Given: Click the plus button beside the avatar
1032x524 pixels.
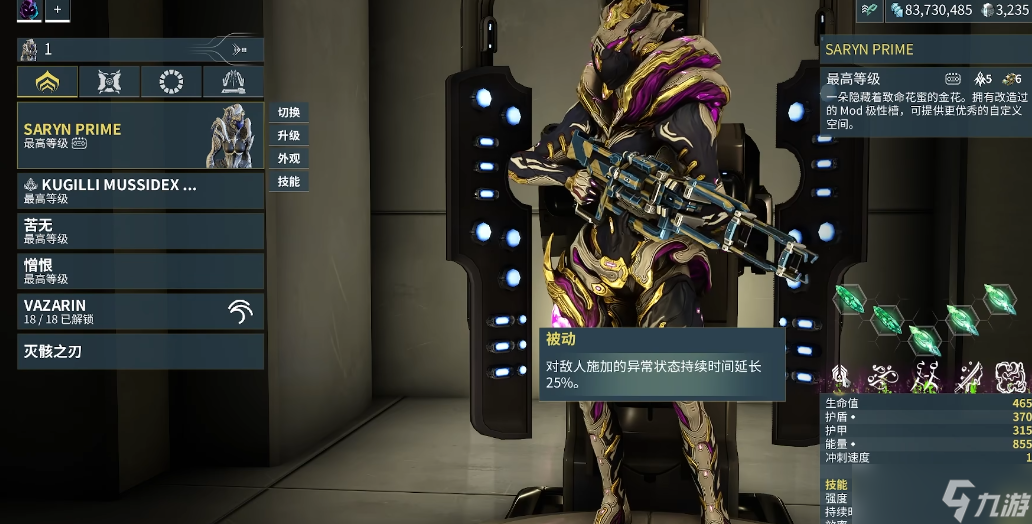Looking at the screenshot, I should coord(57,10).
